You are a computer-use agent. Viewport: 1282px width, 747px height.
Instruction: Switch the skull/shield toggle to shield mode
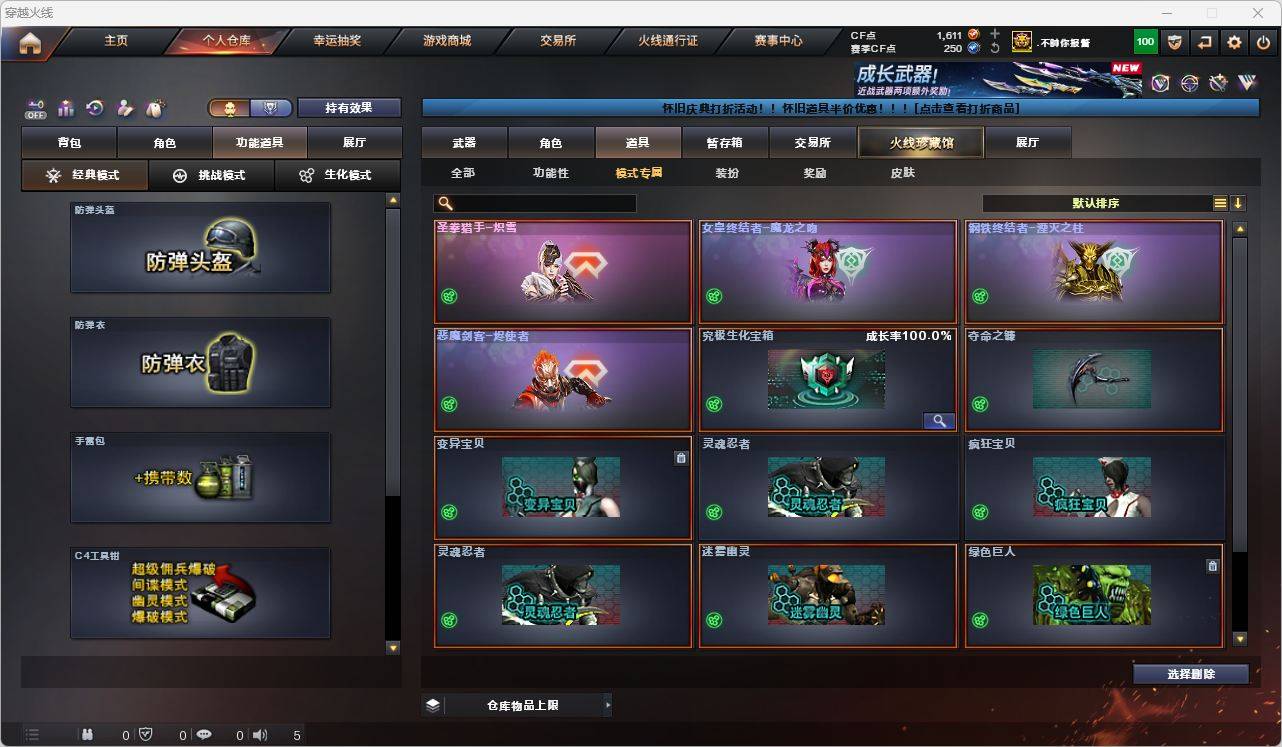pyautogui.click(x=268, y=108)
